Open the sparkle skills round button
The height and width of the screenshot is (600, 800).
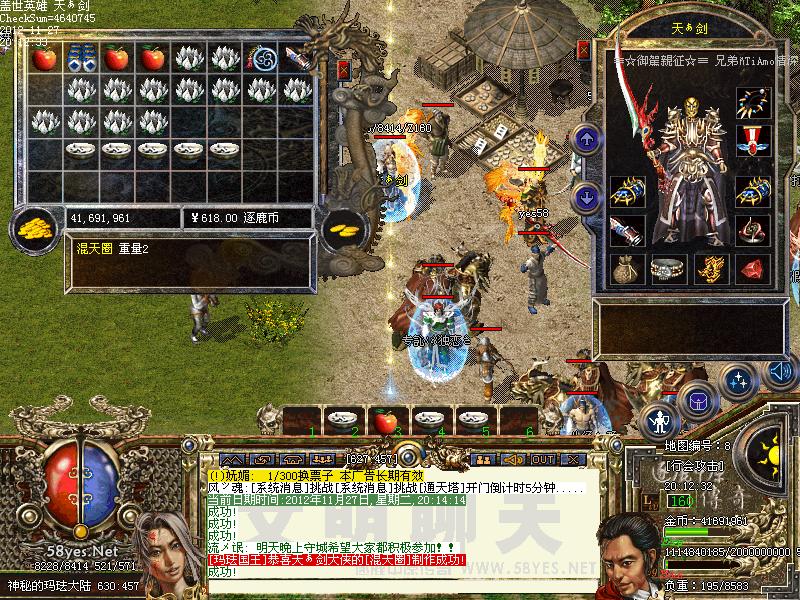tap(740, 381)
